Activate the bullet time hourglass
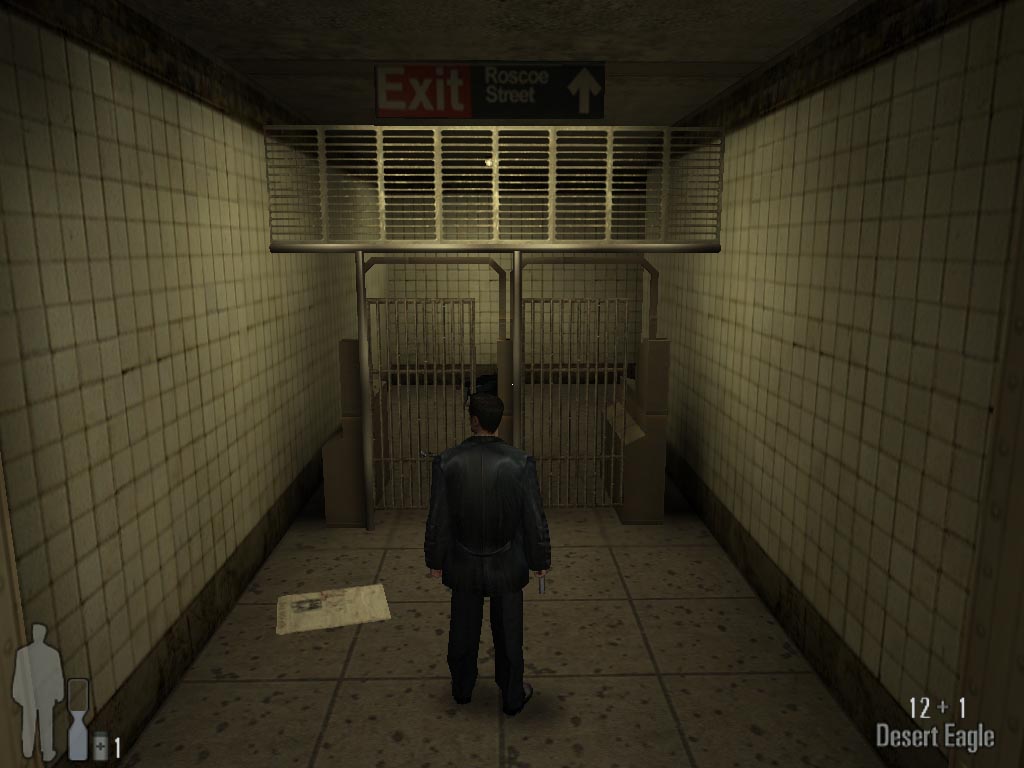 [x=78, y=717]
